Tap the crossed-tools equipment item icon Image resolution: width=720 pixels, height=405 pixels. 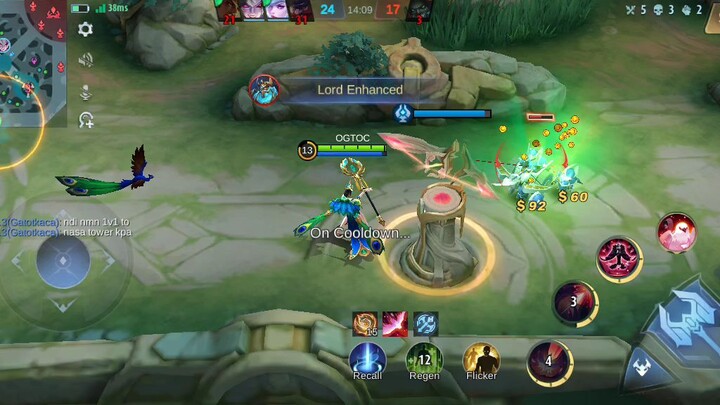click(426, 323)
